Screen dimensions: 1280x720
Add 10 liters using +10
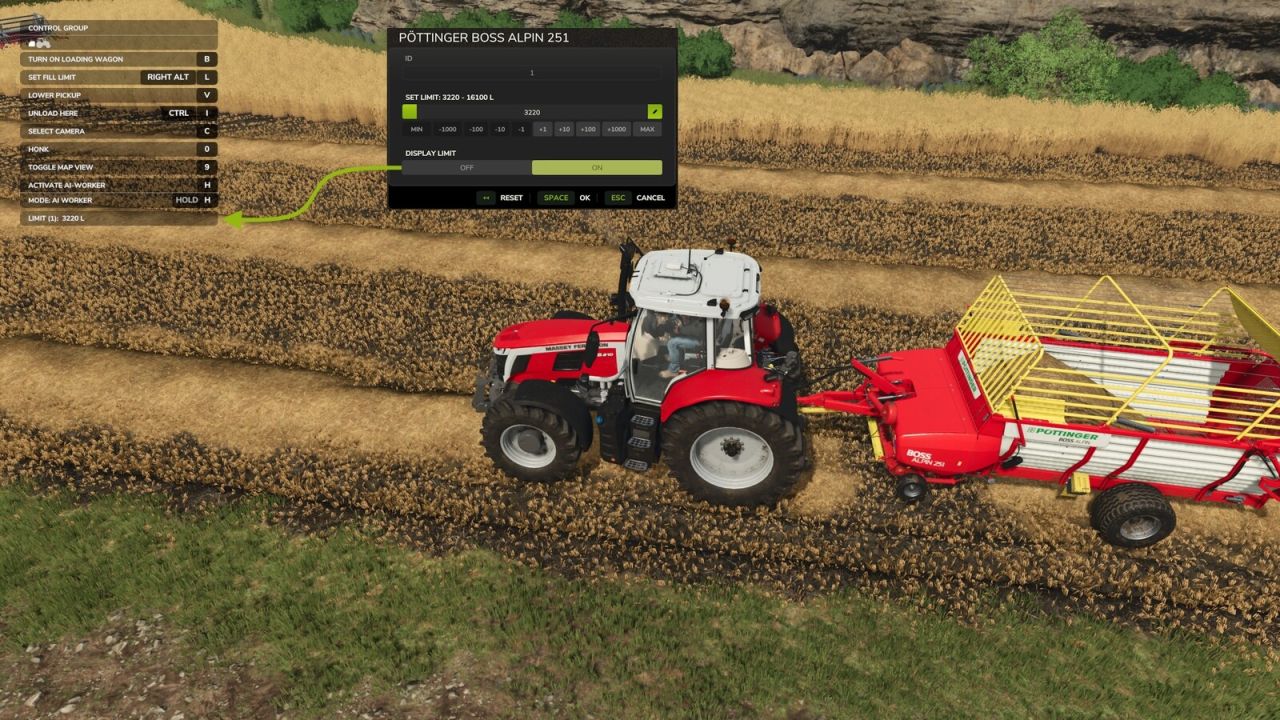tap(564, 129)
